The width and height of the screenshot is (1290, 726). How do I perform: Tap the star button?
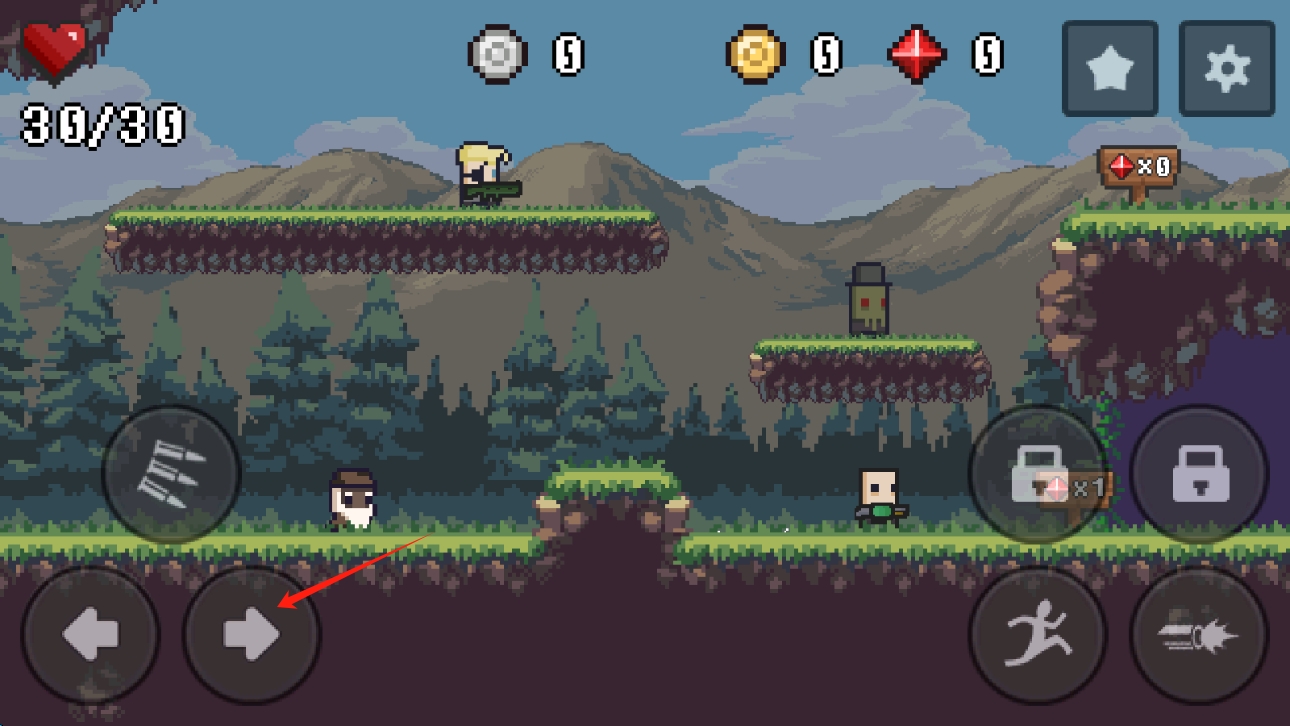1110,69
